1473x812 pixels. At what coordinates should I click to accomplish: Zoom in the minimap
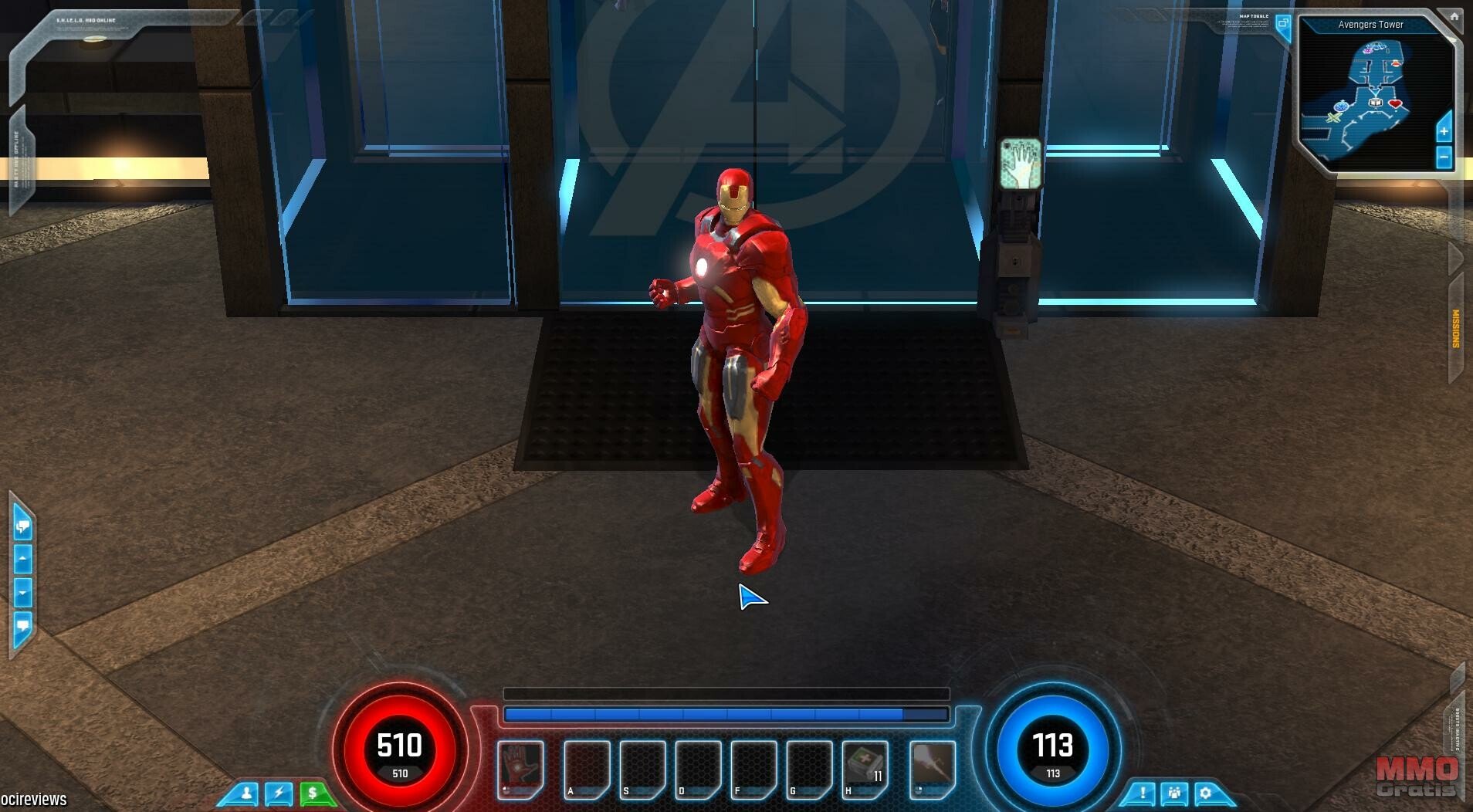(1444, 131)
